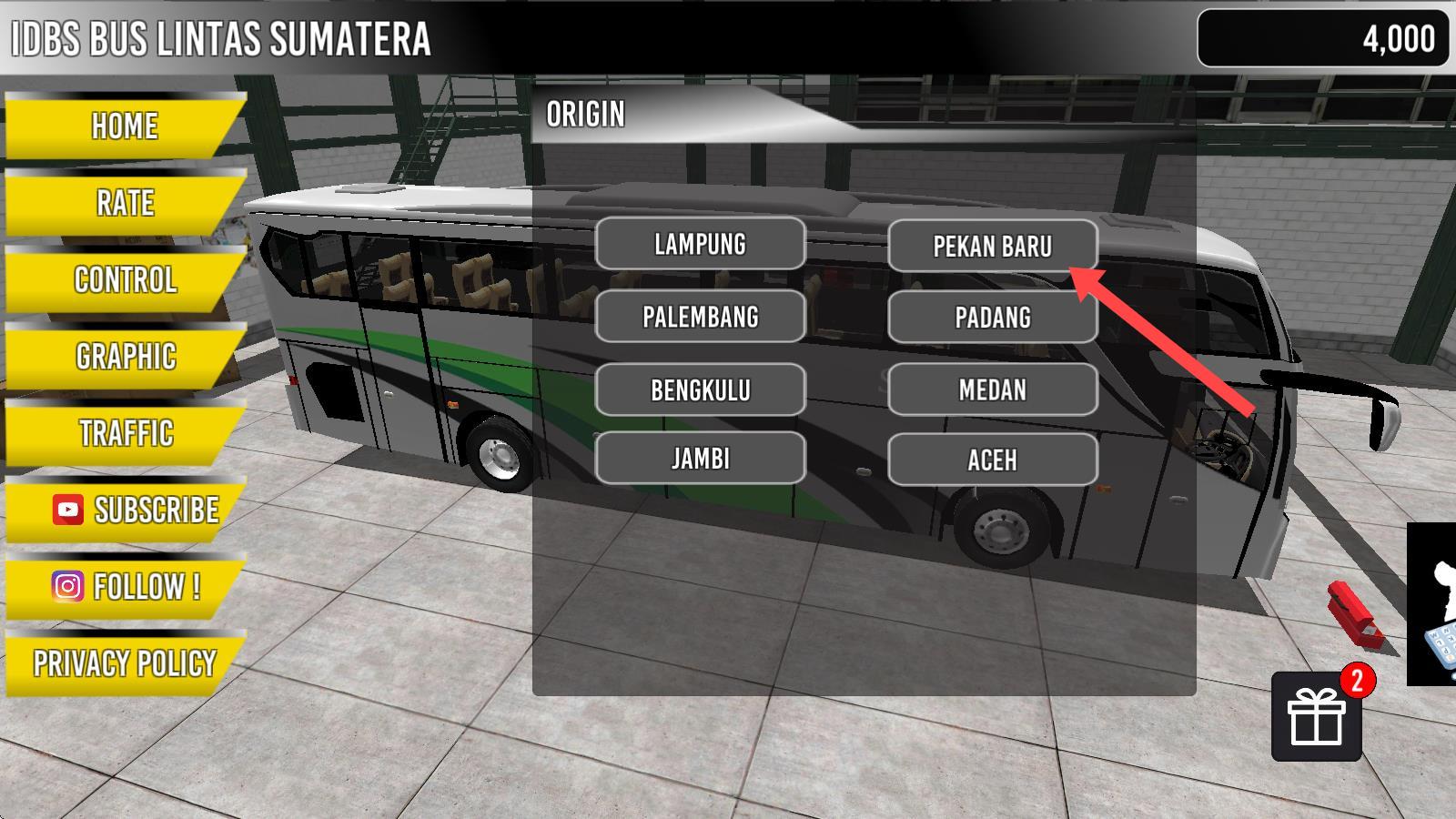Image resolution: width=1456 pixels, height=819 pixels.
Task: Choose PALEMBANG as origin city
Action: 700,317
